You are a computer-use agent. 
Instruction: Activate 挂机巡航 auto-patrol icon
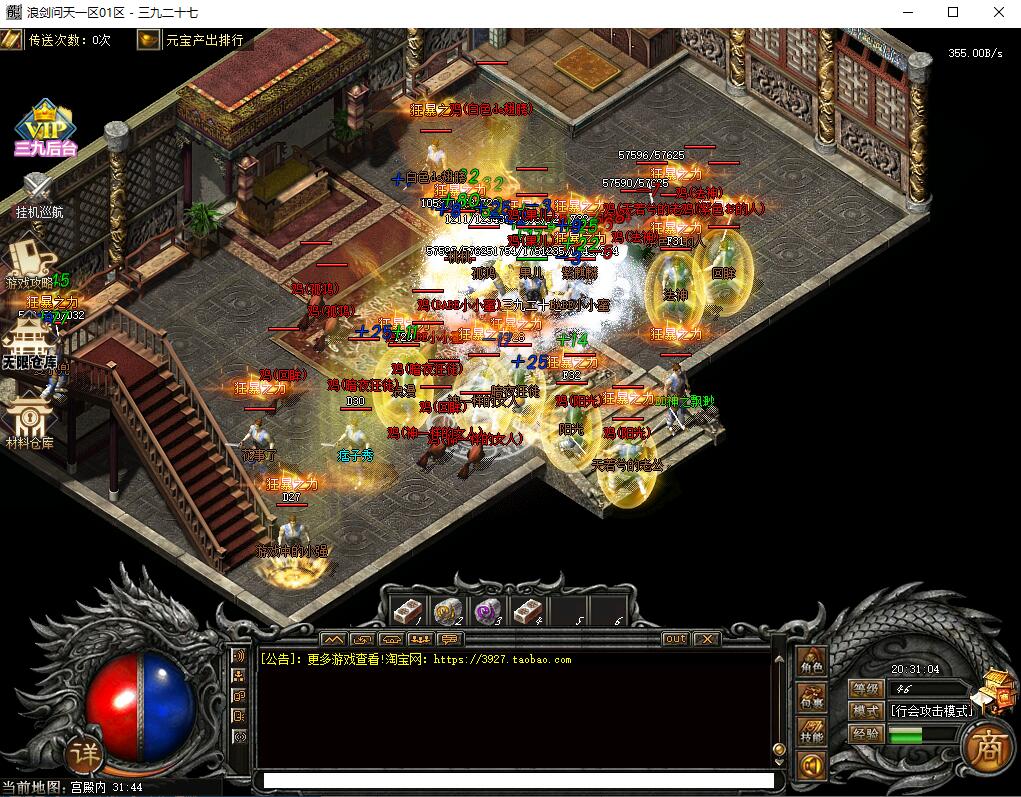[x=38, y=194]
